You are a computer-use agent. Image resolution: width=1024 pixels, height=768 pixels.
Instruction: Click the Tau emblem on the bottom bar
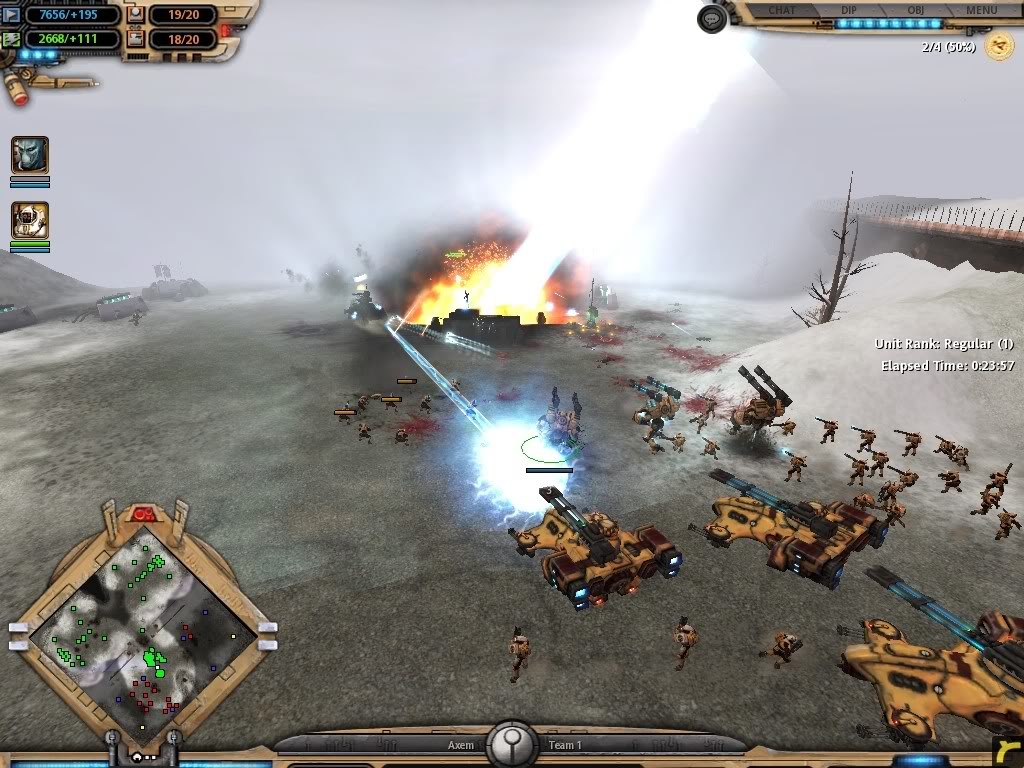click(x=511, y=745)
